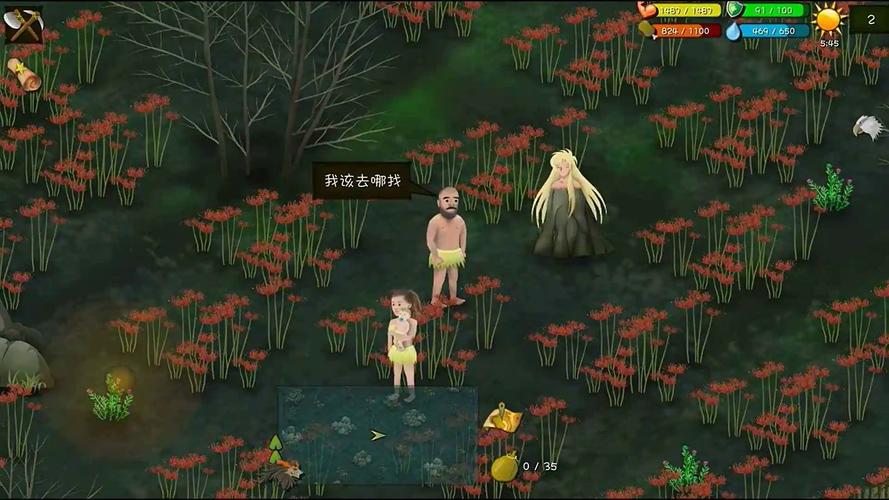Click the green shield icon
Screen dimensions: 889x500
(735, 10)
